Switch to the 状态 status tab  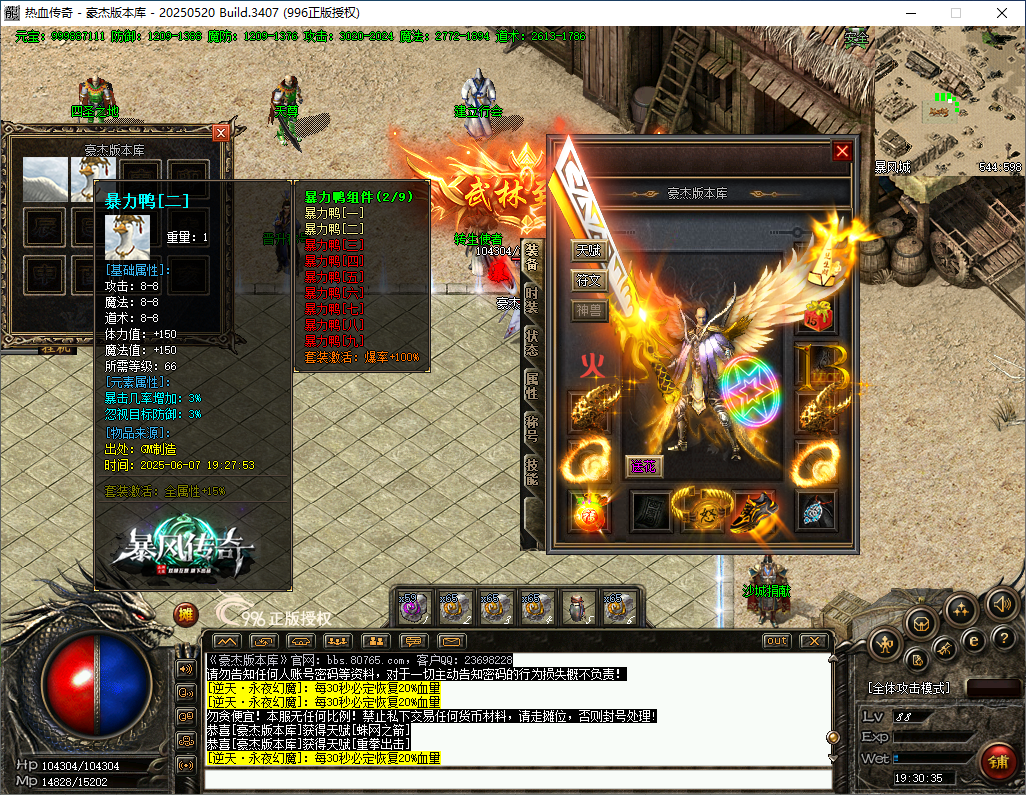[532, 342]
